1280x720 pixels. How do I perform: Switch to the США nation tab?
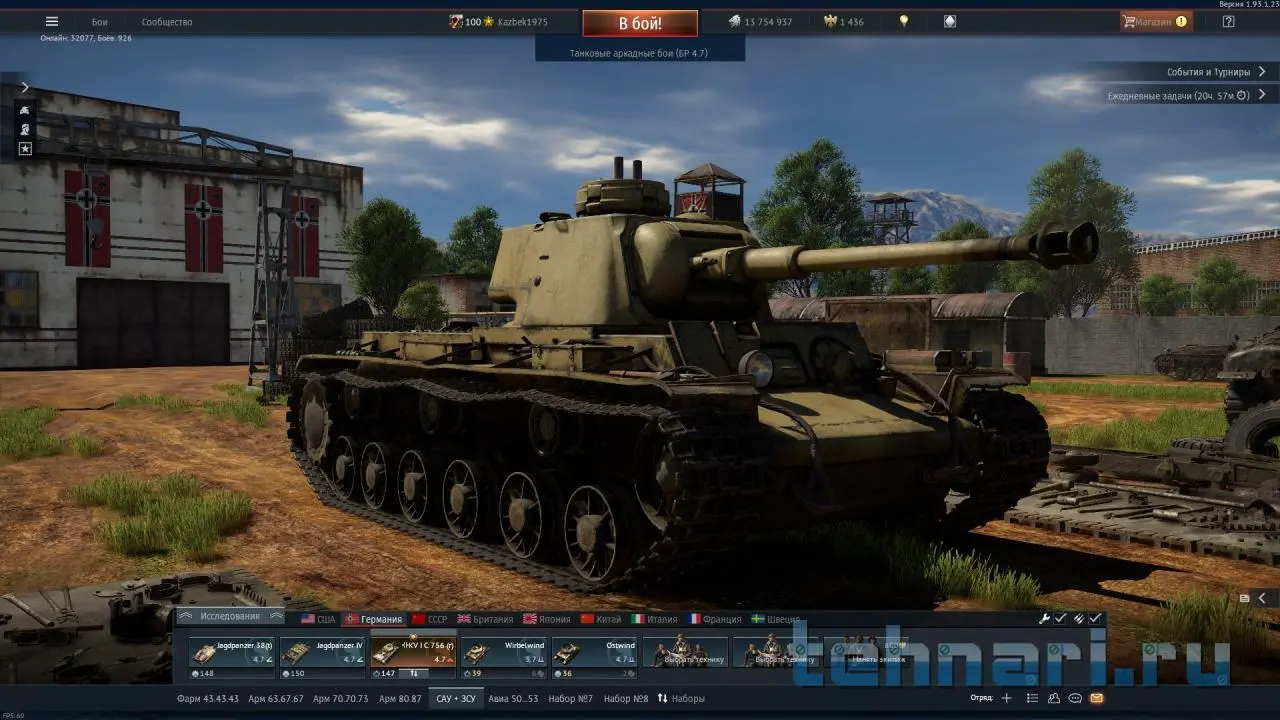pos(319,619)
